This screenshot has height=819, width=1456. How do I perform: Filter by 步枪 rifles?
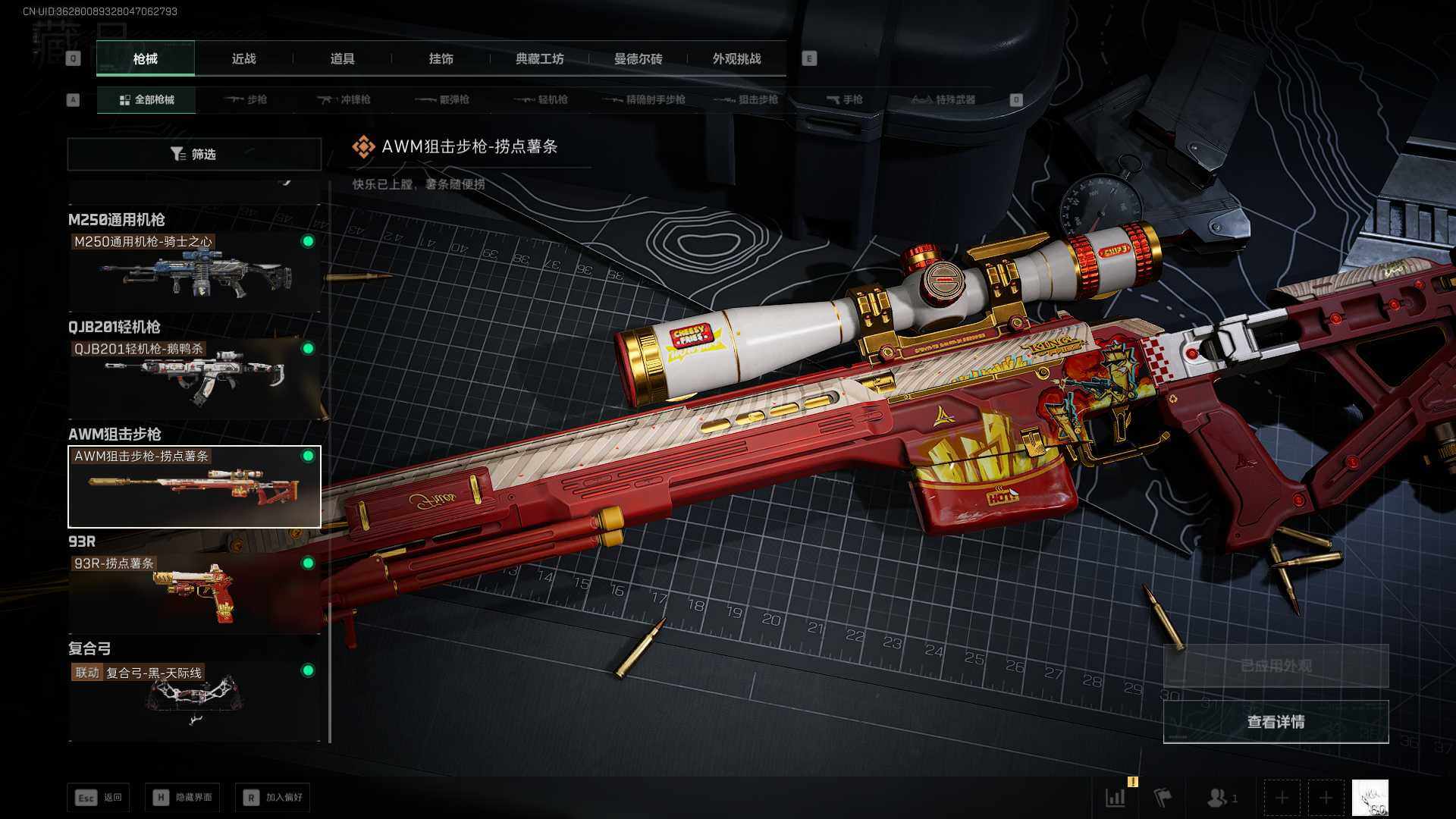tap(246, 99)
